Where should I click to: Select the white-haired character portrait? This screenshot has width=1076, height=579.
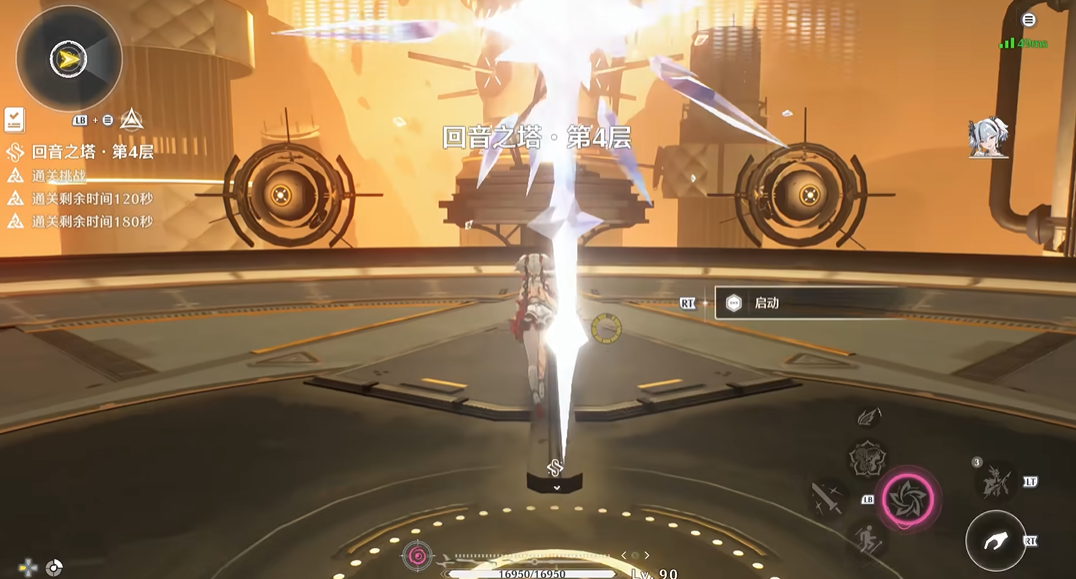click(x=988, y=138)
